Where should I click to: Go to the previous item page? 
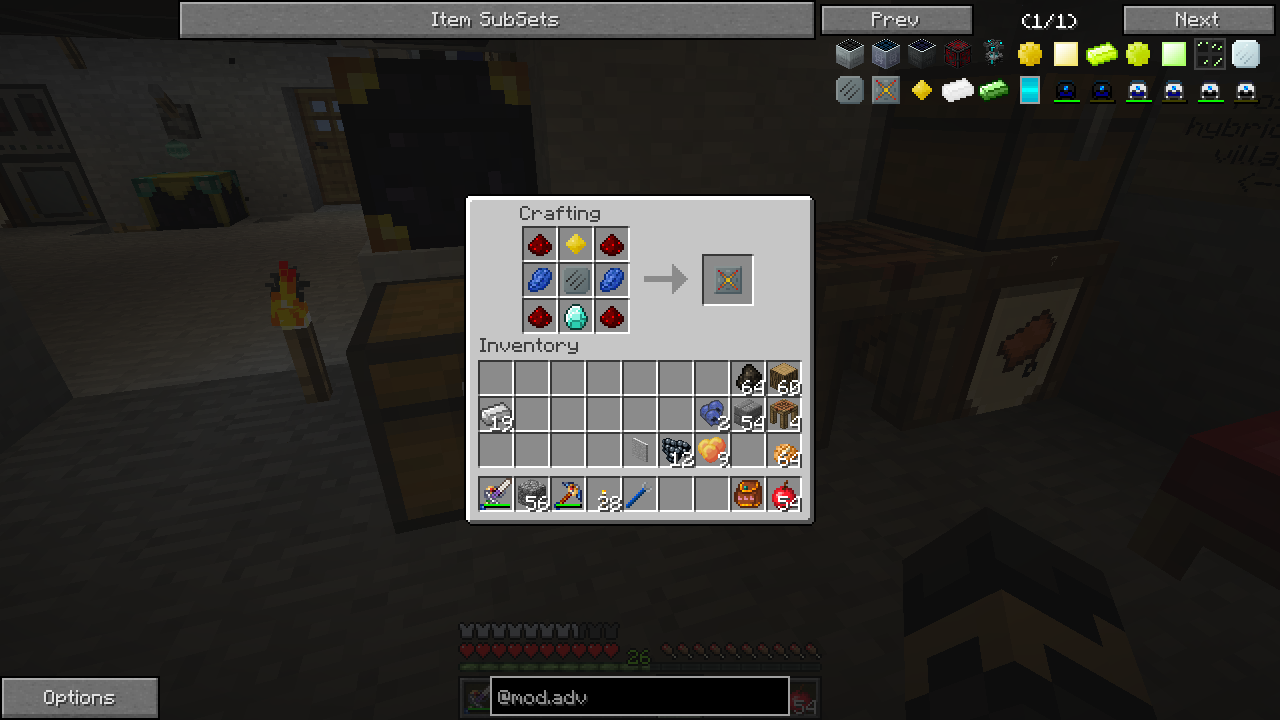pos(896,20)
